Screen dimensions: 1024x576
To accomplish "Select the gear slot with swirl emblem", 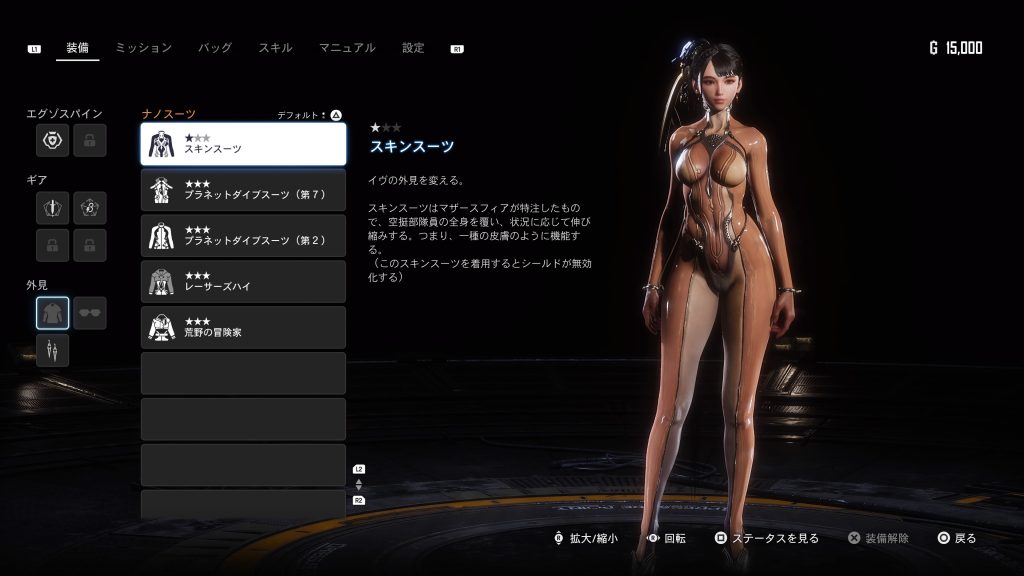I will 90,208.
